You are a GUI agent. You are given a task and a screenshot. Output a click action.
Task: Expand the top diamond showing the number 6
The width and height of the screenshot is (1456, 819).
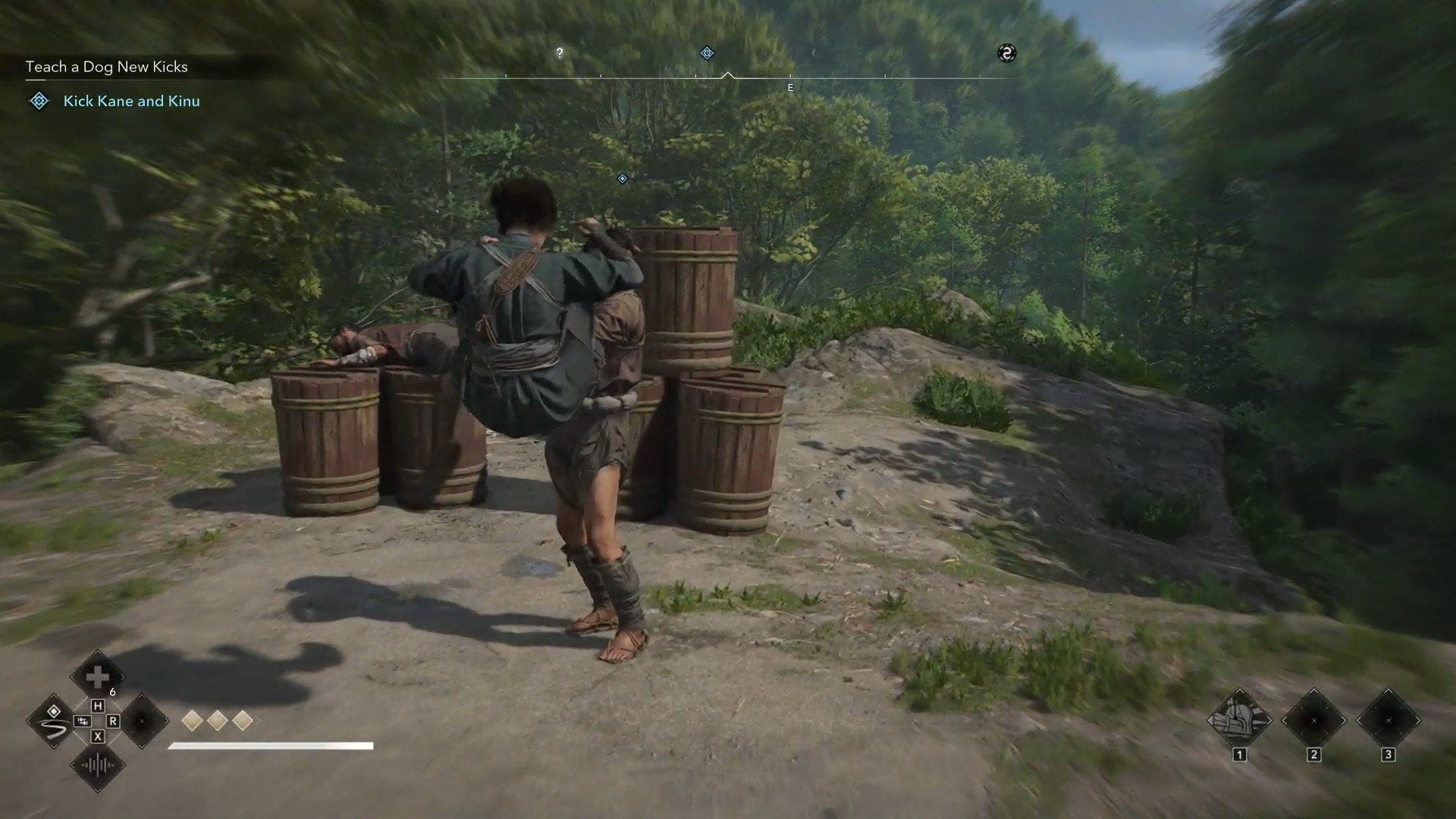[101, 681]
